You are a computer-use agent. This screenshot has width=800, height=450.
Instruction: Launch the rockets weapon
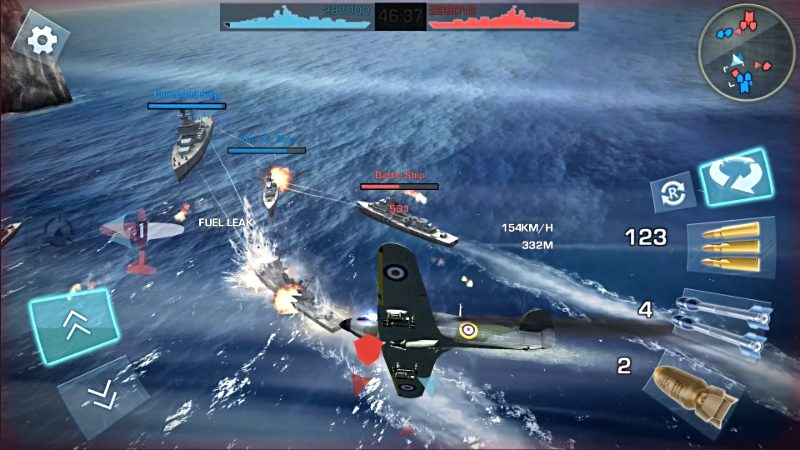726,318
